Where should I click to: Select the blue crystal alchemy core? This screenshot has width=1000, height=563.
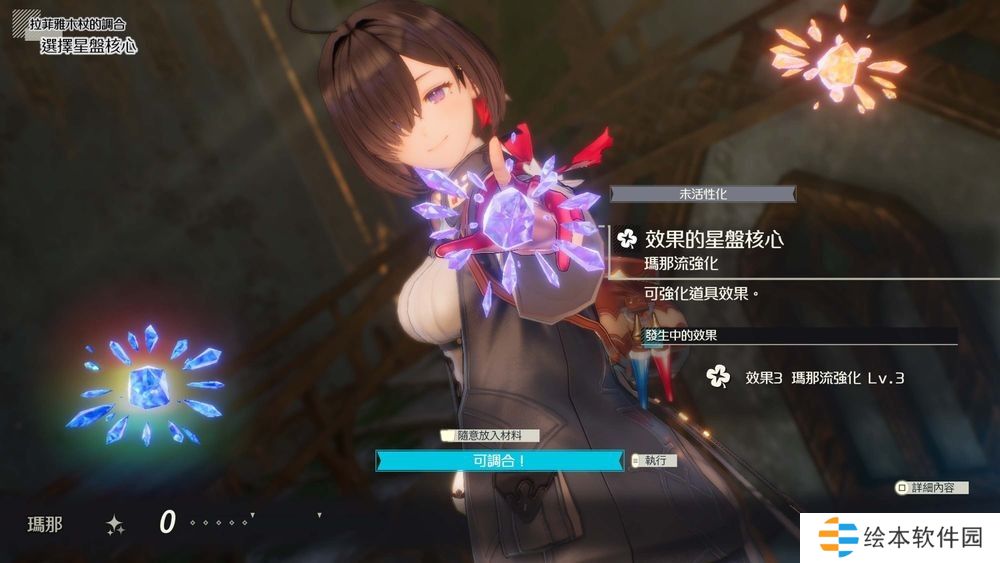[146, 385]
